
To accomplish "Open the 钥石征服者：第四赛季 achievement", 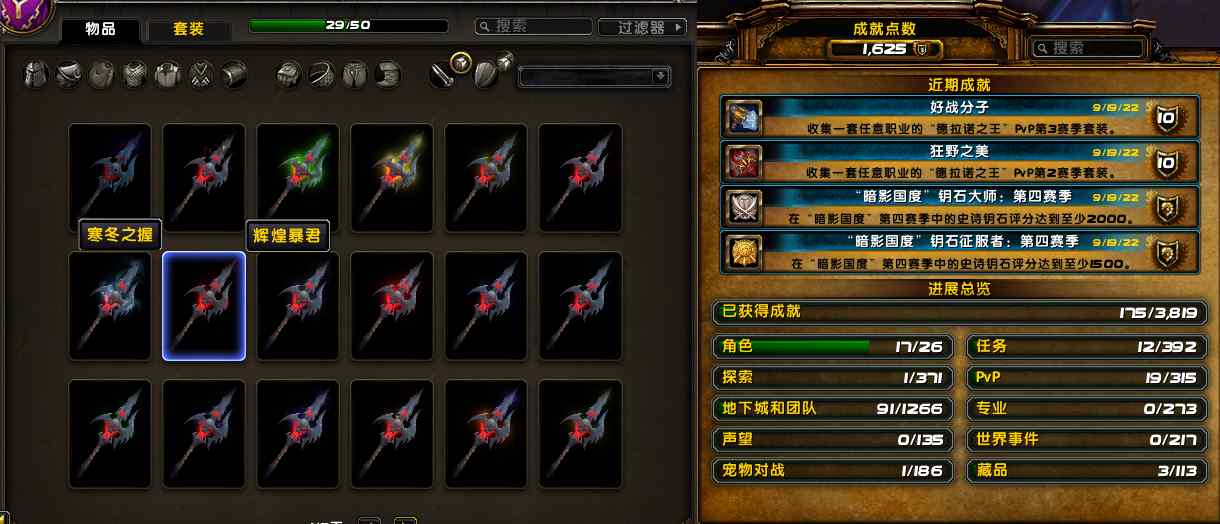I will tap(958, 252).
